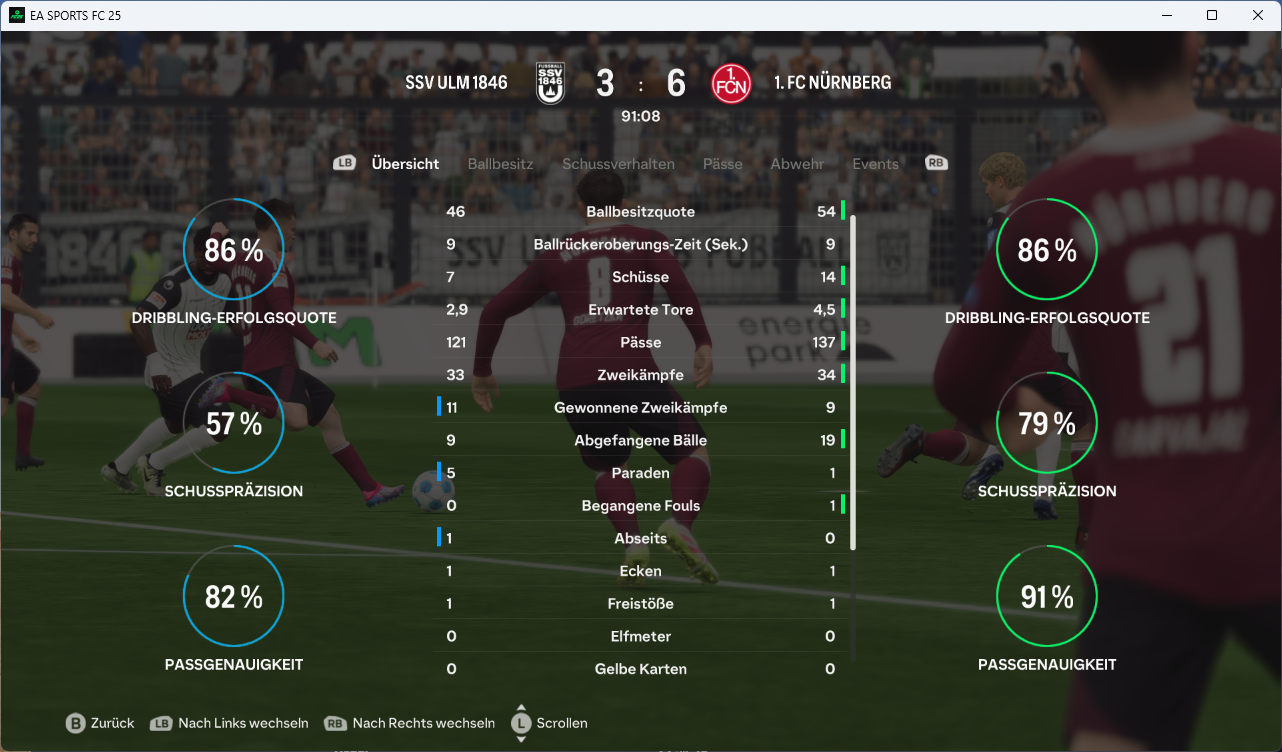
Task: Open the Events tab
Action: [x=875, y=164]
